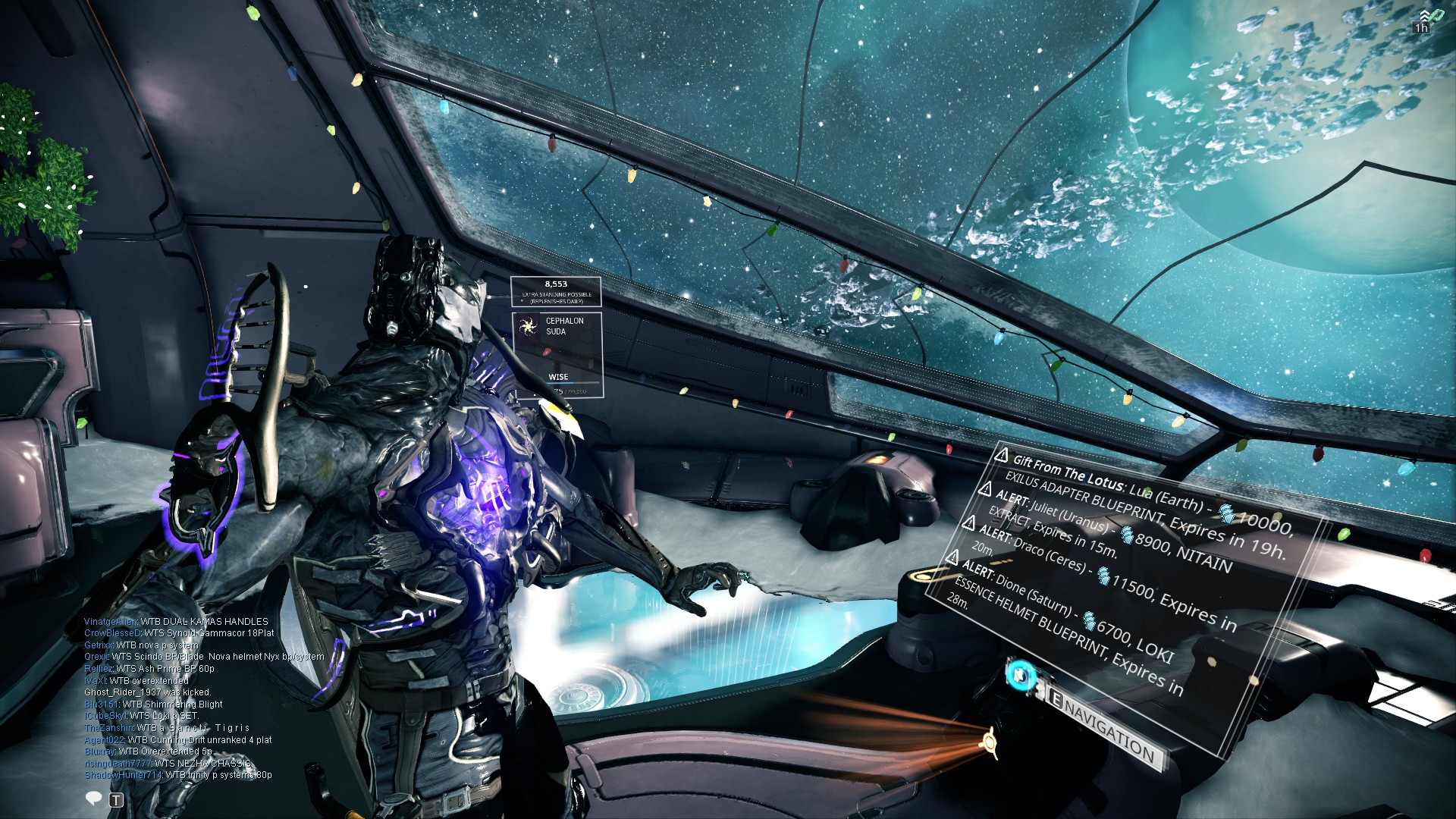
Task: Click Rellier's name in chat
Action: tap(99, 669)
